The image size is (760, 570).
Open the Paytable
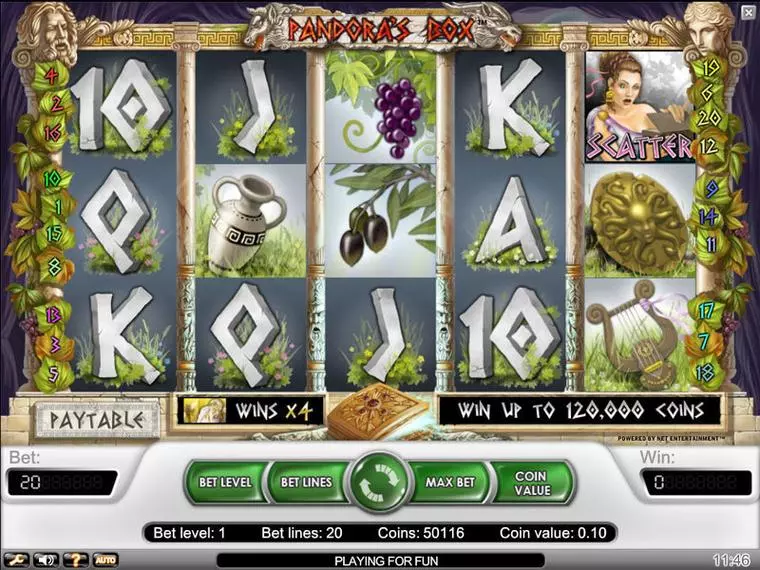(96, 419)
